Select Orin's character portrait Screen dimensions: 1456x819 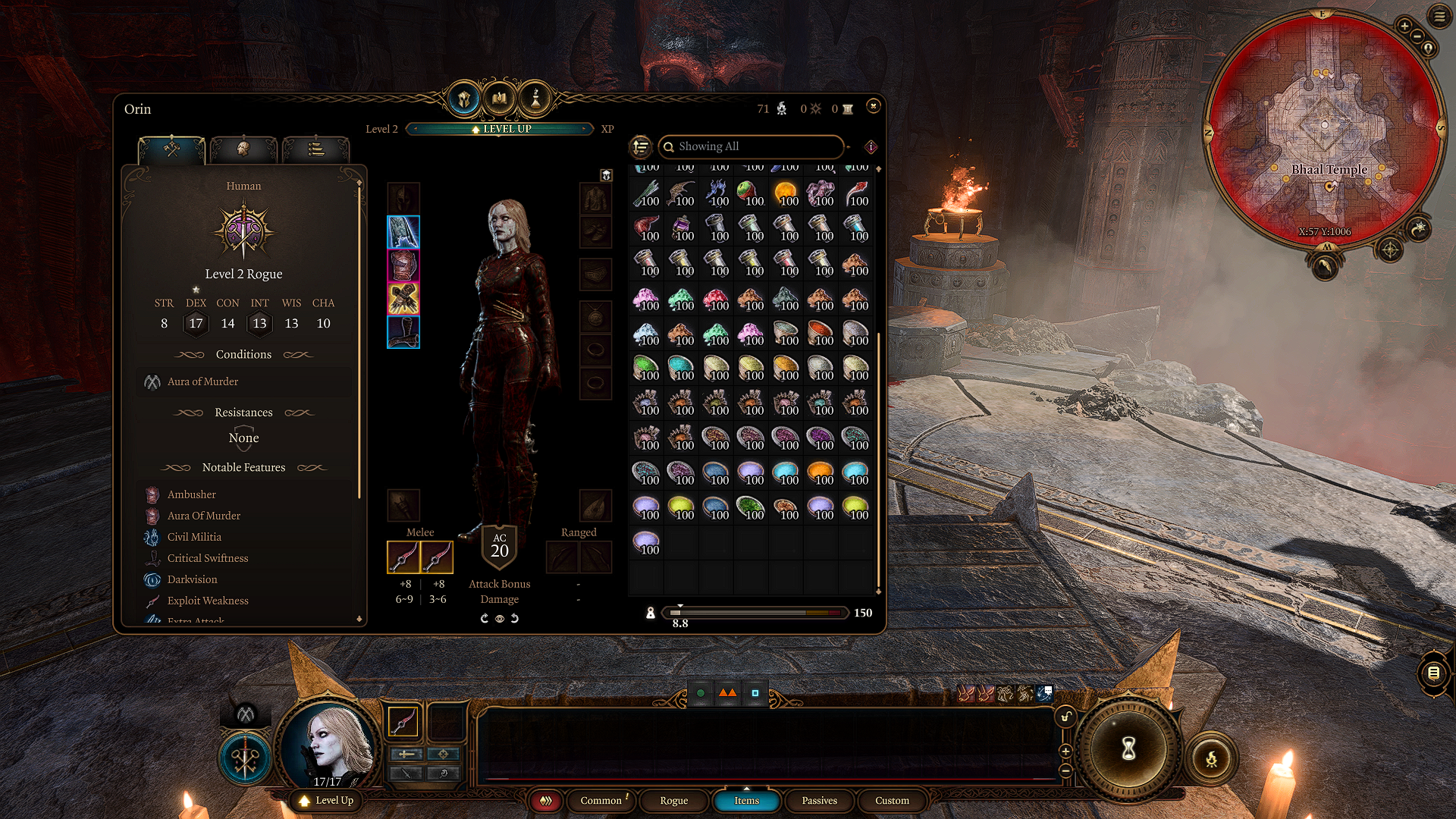(329, 745)
